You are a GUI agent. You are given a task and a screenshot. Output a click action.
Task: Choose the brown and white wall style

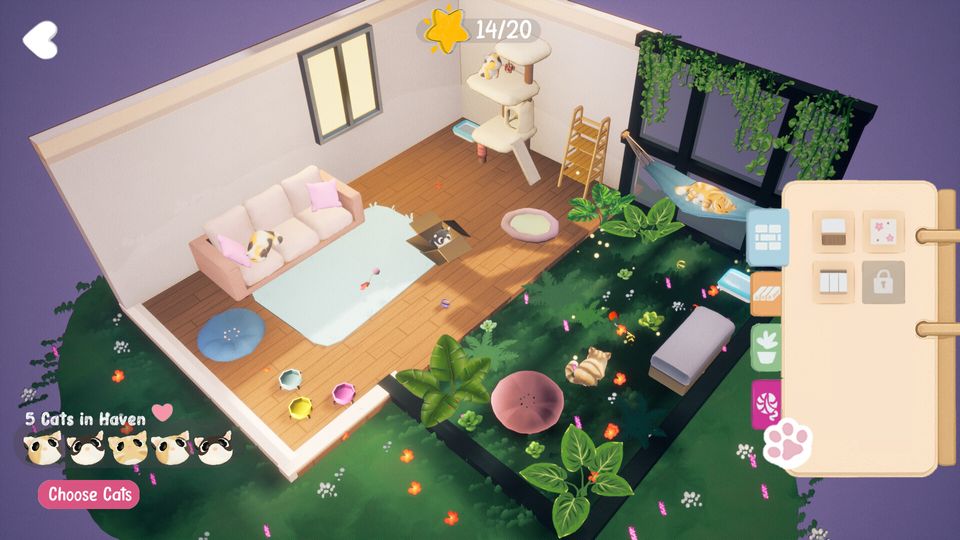[x=832, y=232]
